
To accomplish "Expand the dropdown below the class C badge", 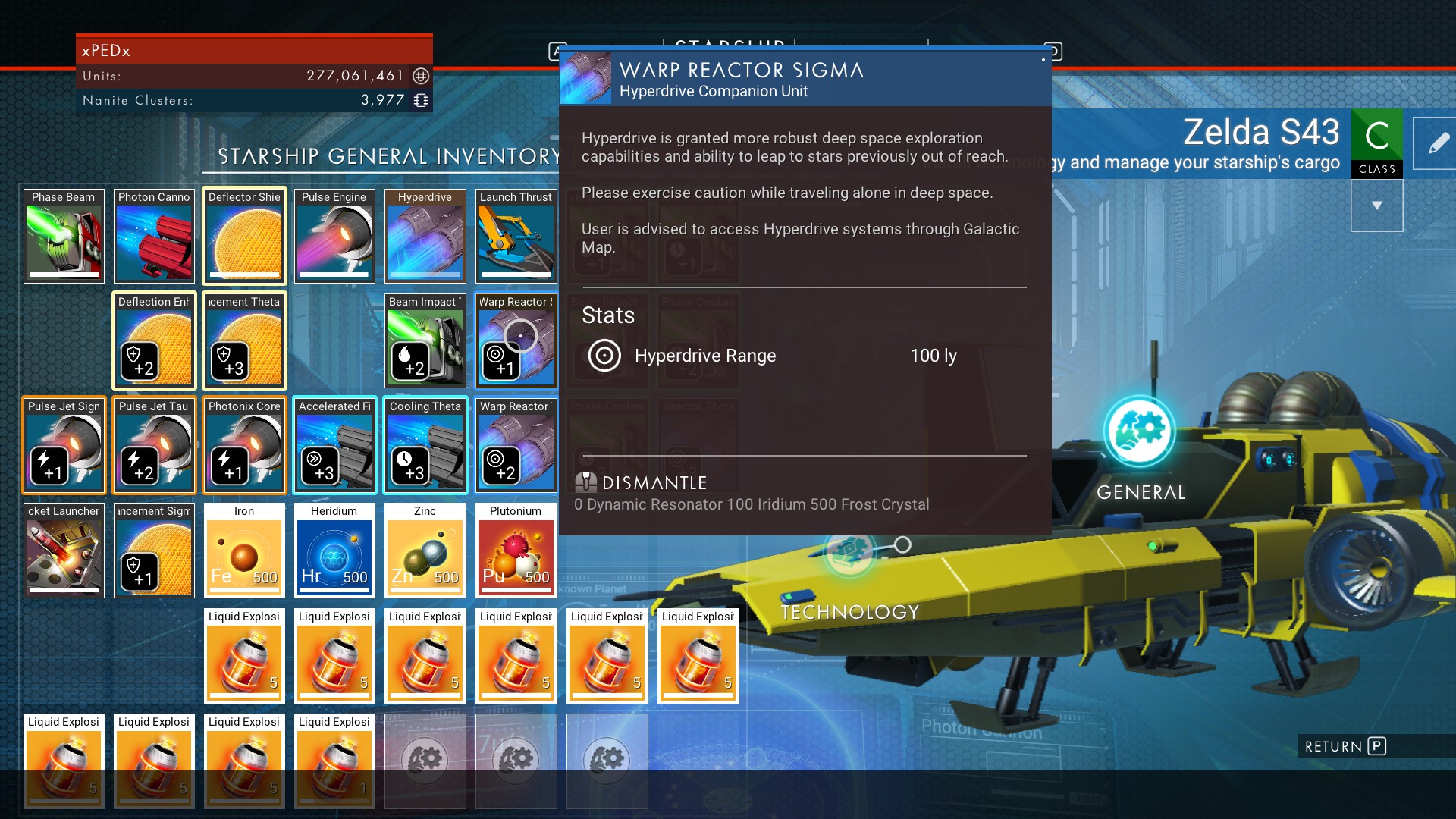I will coord(1378,205).
